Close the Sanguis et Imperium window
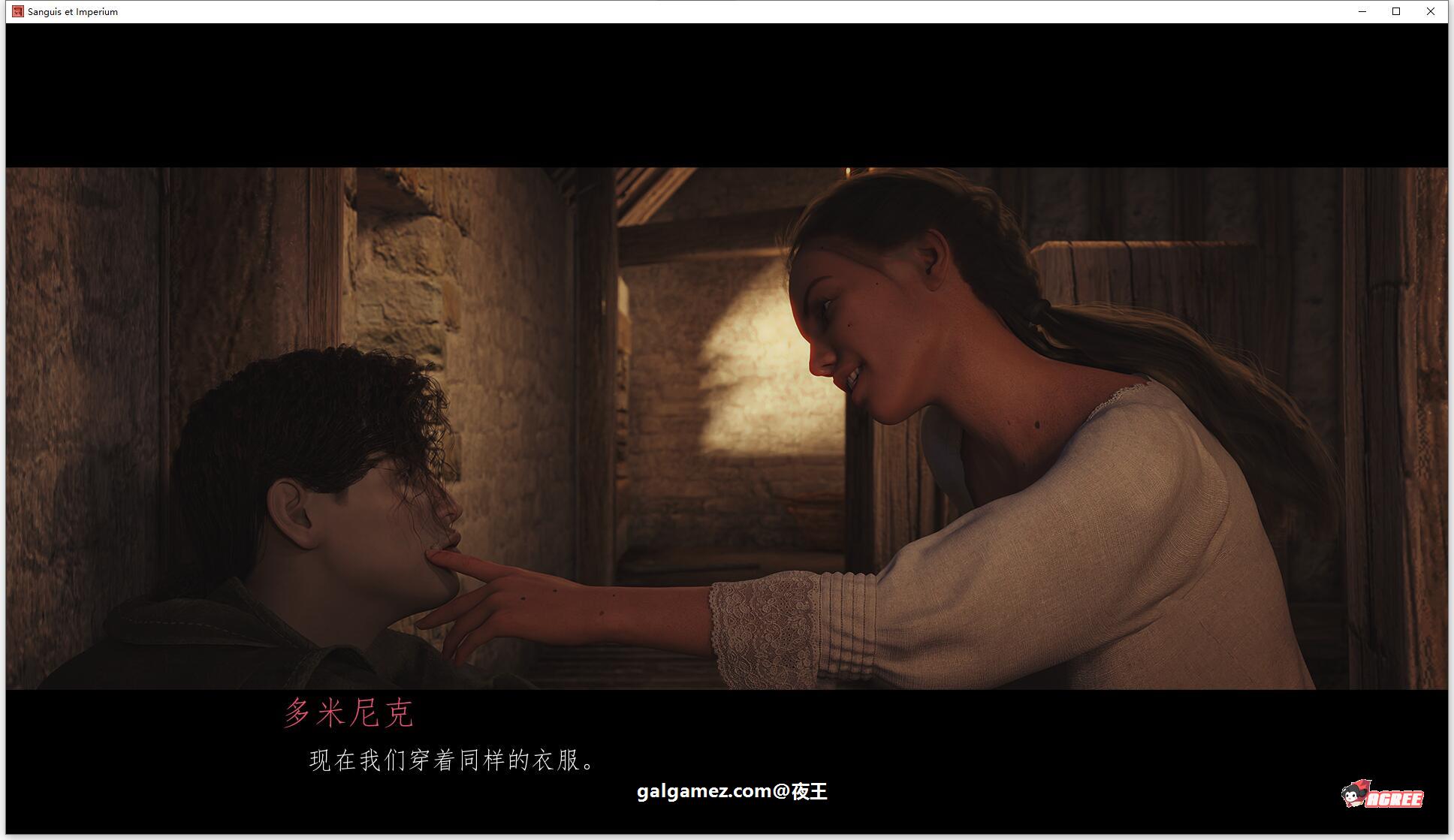Screen dimensions: 1454x840 (x=1431, y=11)
